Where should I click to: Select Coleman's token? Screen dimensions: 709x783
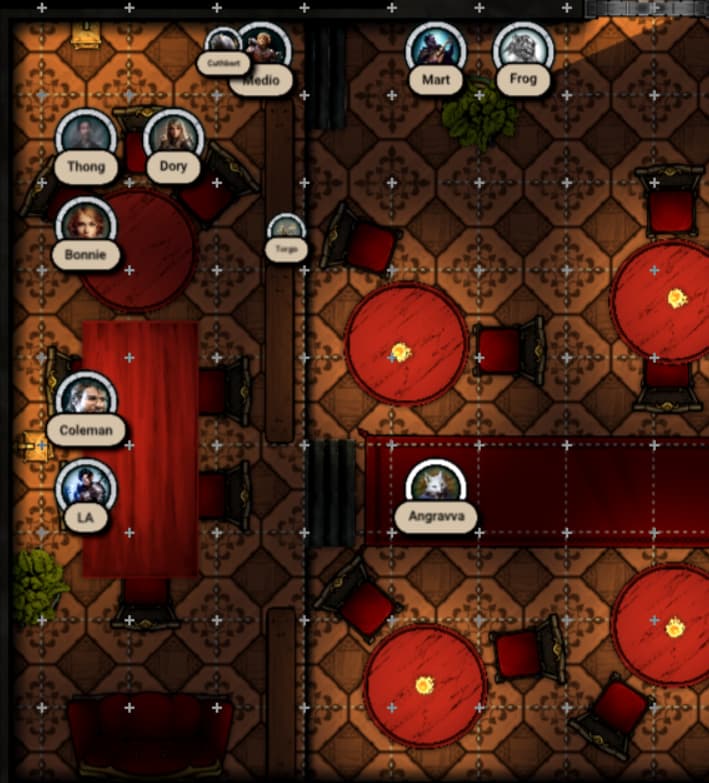point(86,401)
